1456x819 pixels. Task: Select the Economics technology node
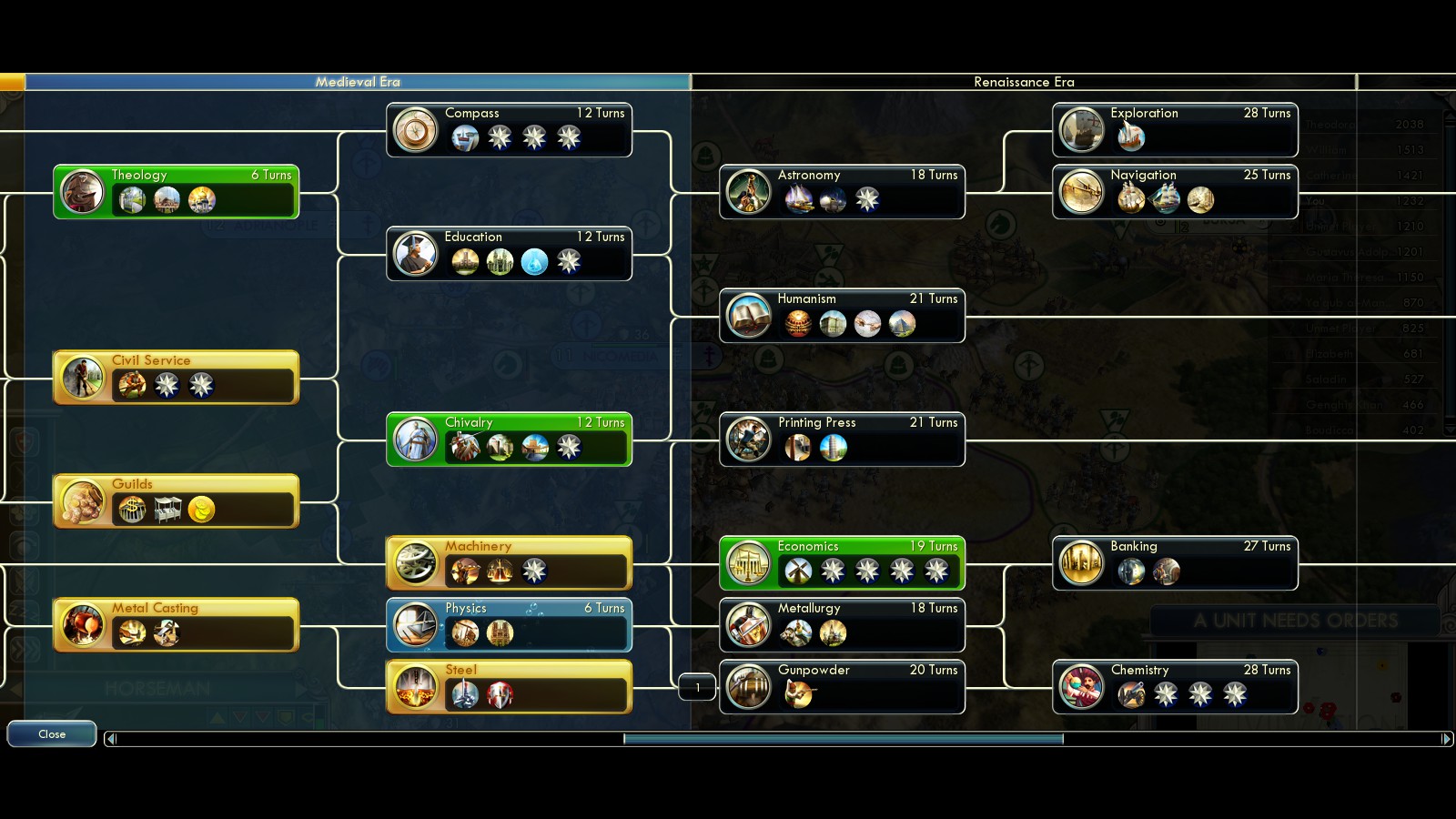pyautogui.click(x=842, y=563)
